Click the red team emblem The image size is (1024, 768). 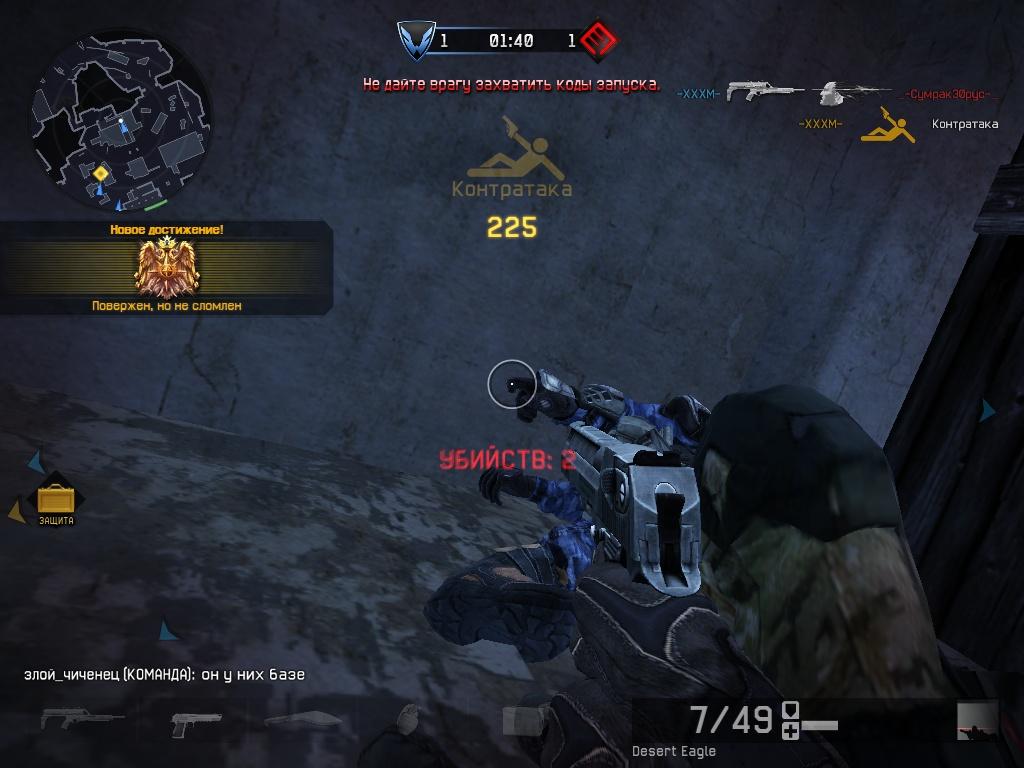(600, 41)
